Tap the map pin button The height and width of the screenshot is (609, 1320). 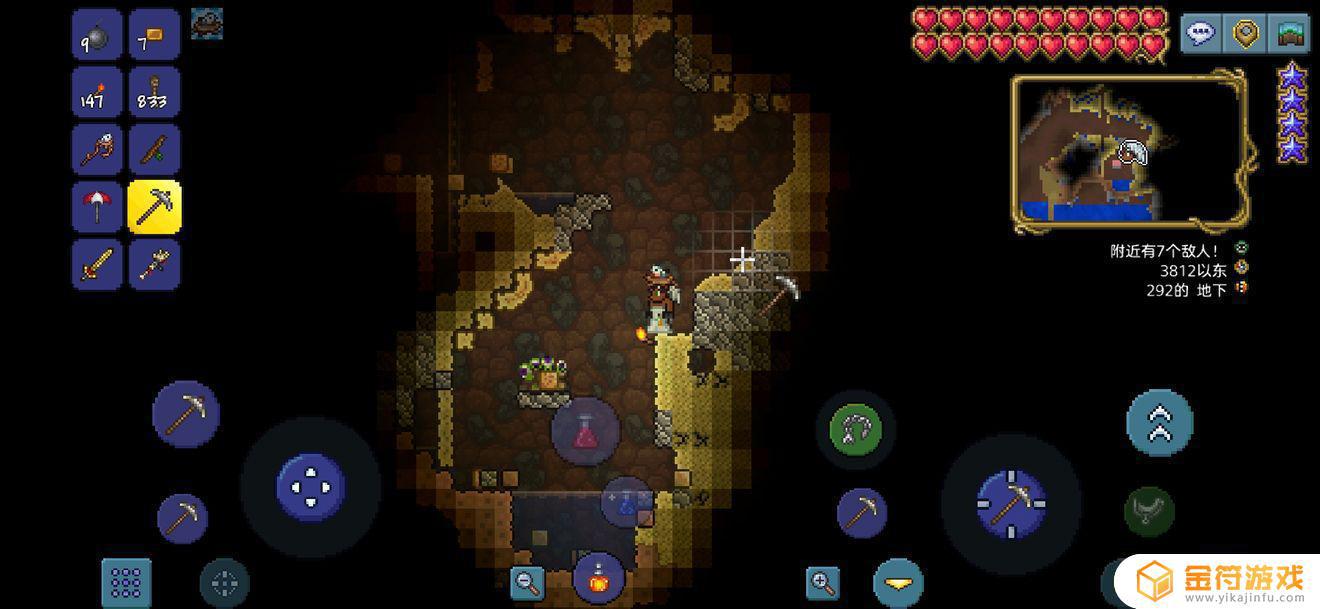[x=1245, y=33]
